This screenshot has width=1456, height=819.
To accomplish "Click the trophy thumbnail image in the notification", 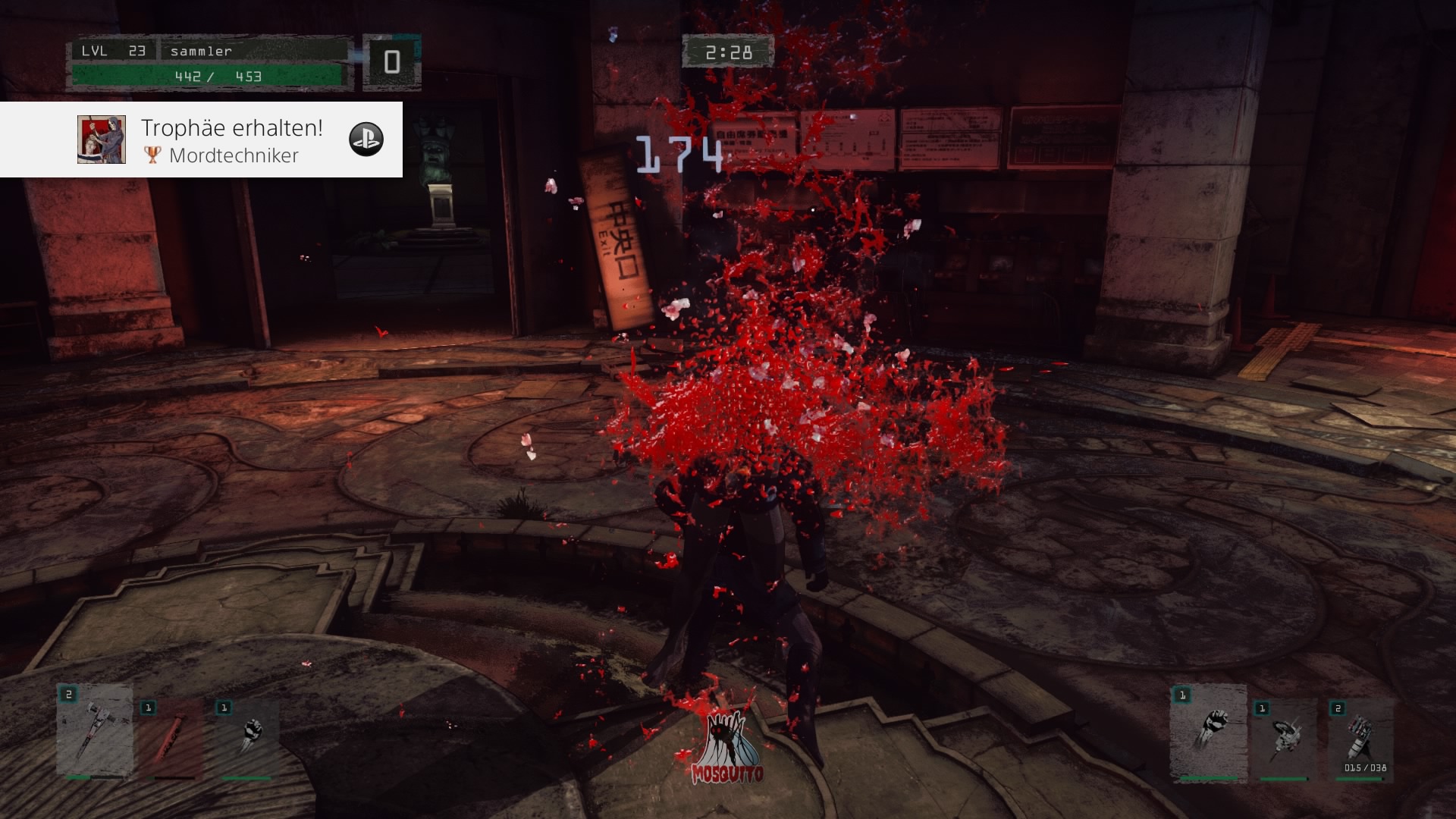I will point(102,140).
